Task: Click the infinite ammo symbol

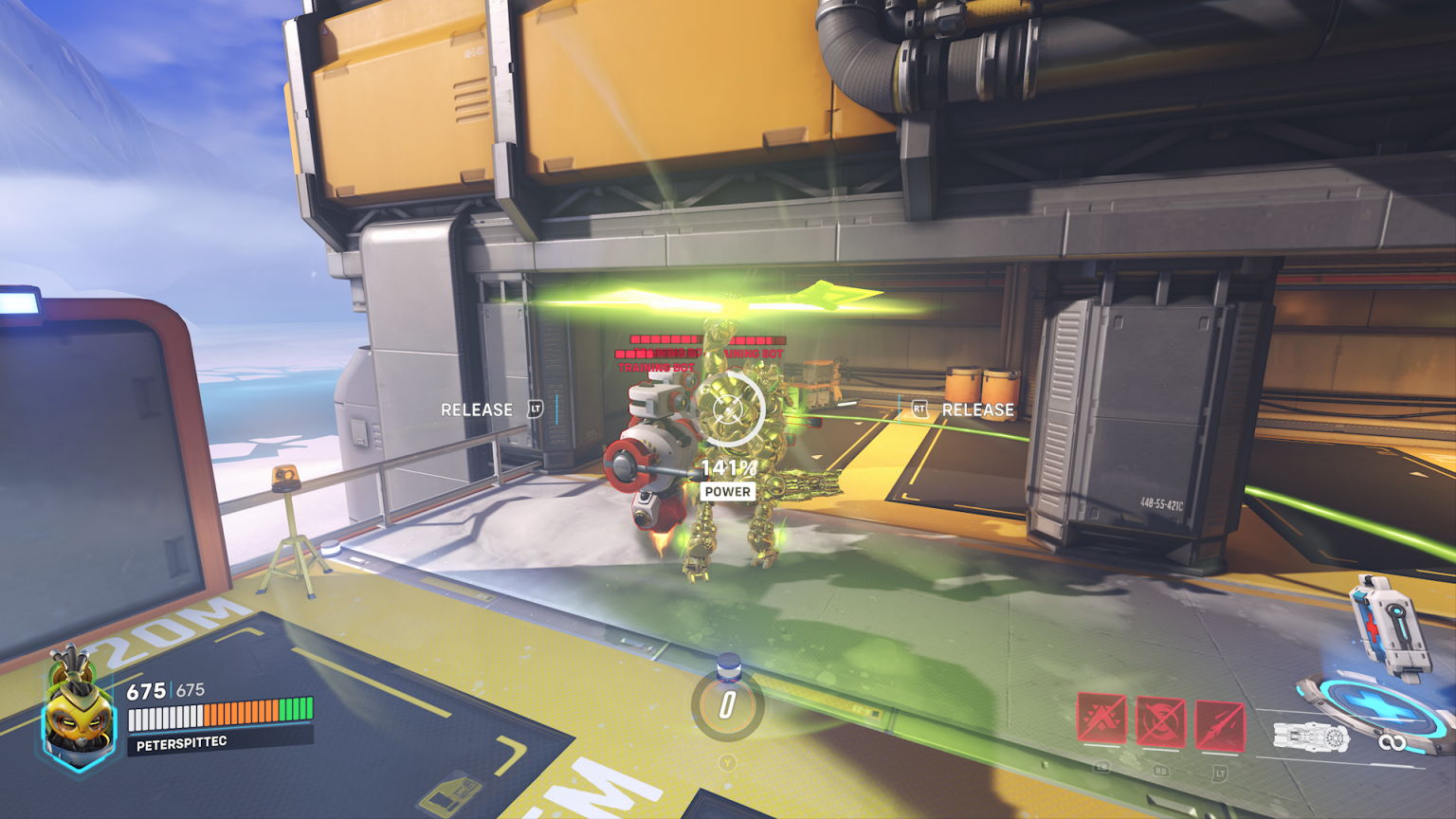Action: (x=1392, y=740)
